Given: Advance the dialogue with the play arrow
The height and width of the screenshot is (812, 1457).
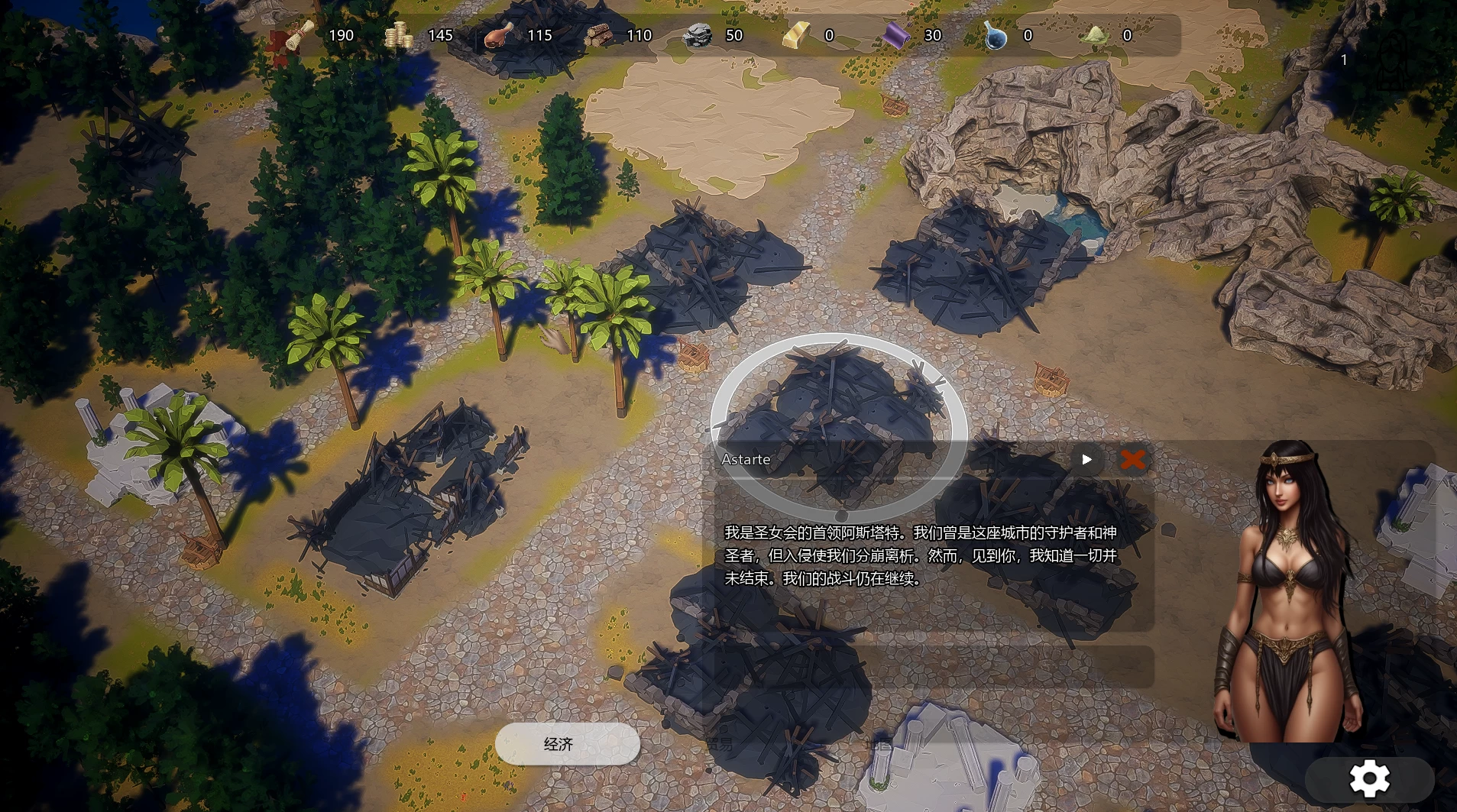Looking at the screenshot, I should 1086,460.
